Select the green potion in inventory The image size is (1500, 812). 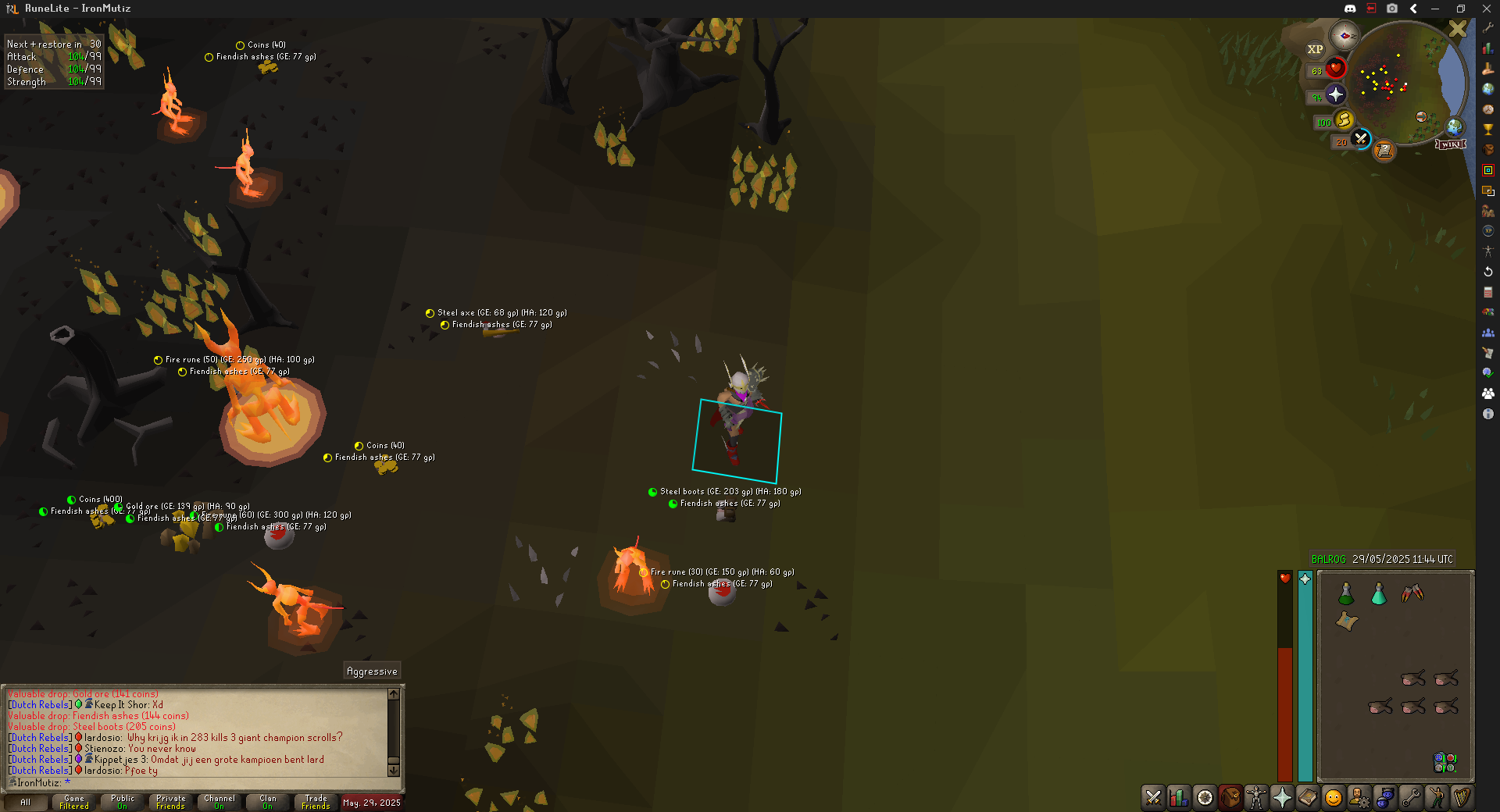click(1346, 594)
